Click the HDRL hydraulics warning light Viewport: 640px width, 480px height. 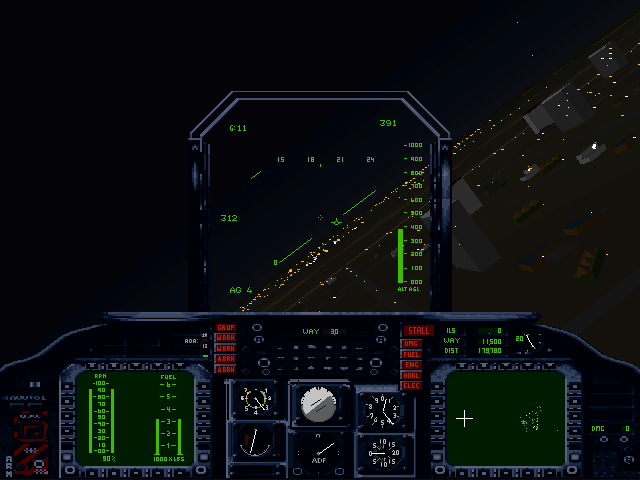click(x=412, y=375)
